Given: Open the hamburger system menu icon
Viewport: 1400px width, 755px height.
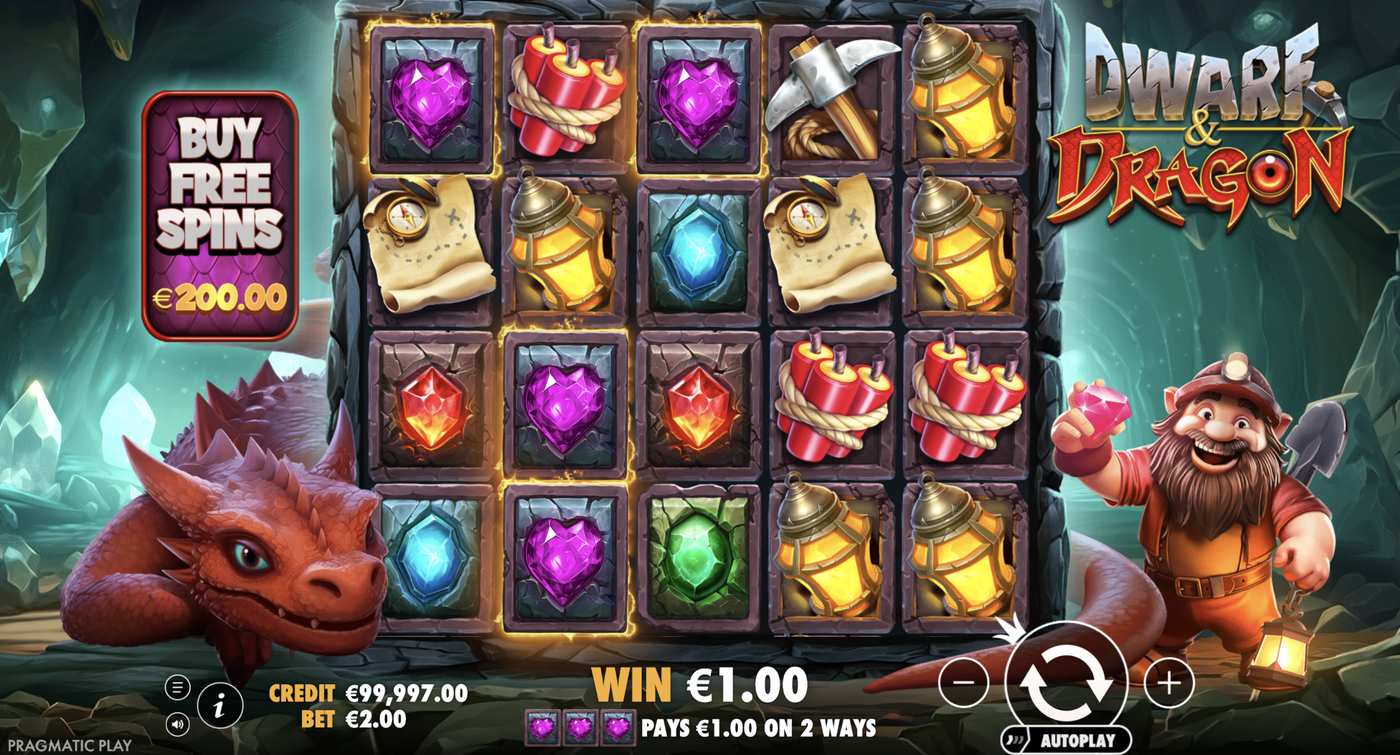Looking at the screenshot, I should (176, 689).
